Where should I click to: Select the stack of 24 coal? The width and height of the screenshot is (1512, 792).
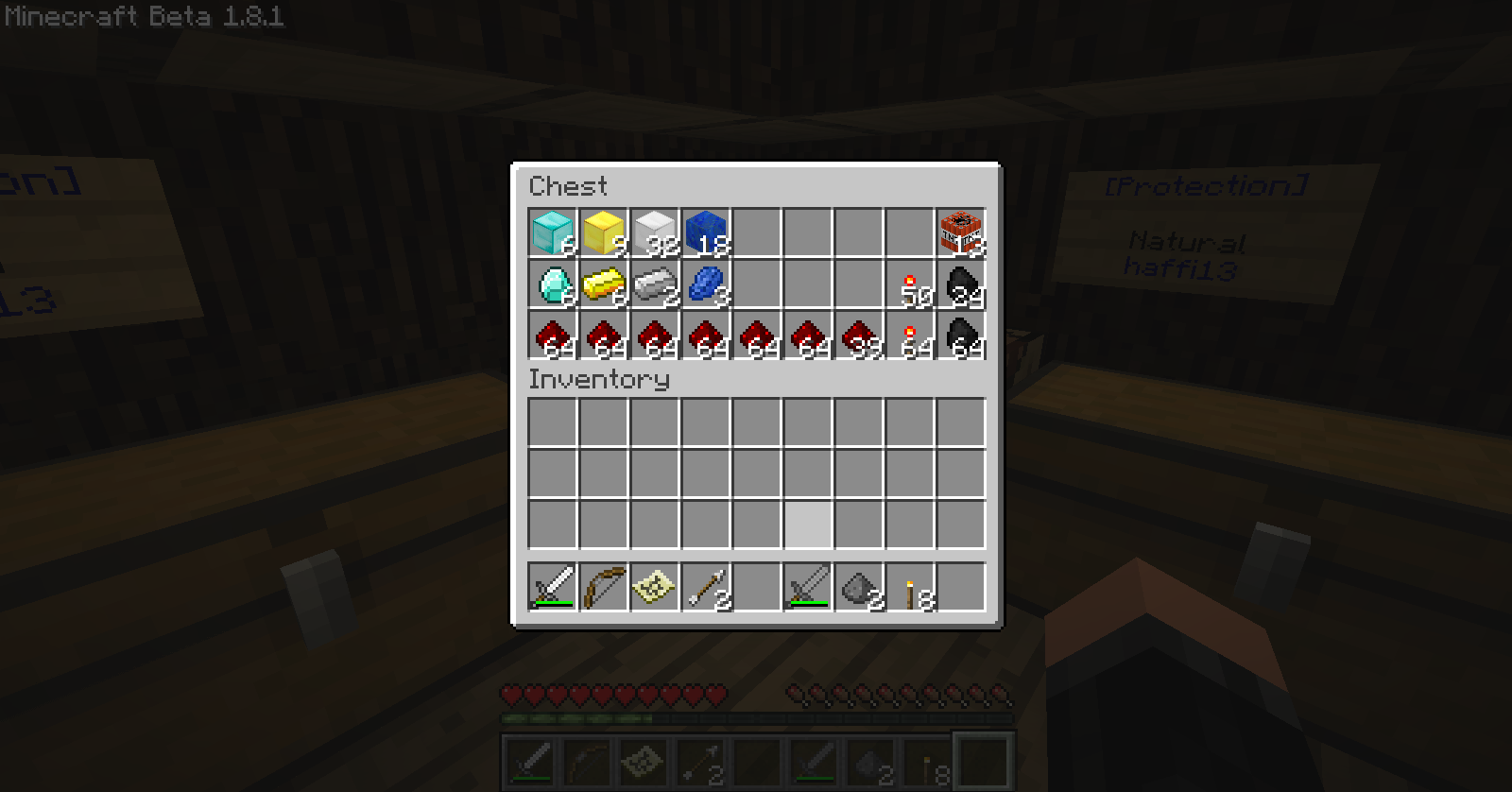pos(961,284)
